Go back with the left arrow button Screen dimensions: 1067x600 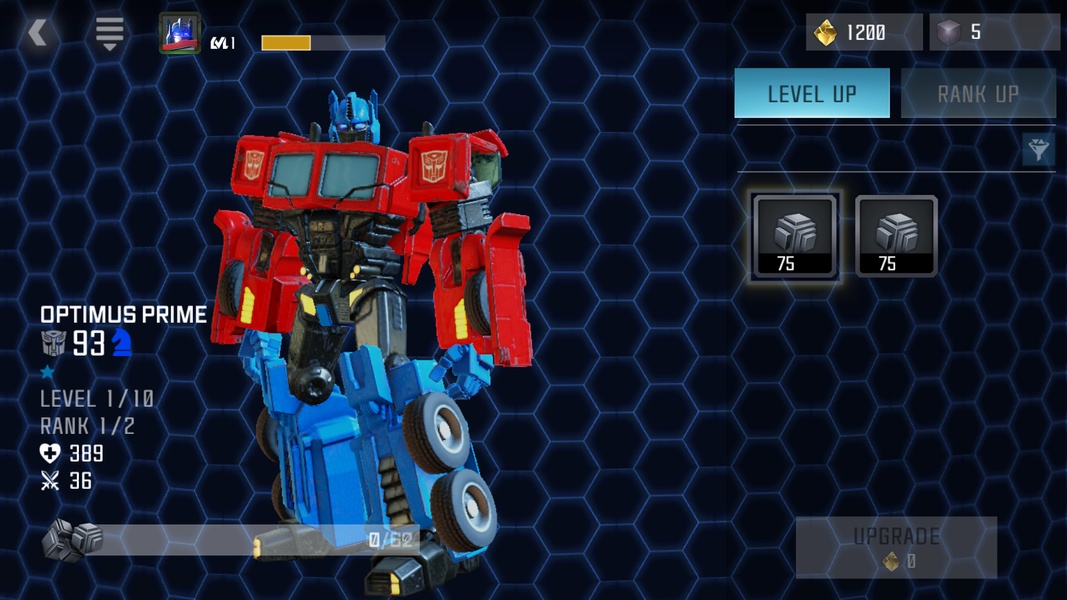pos(38,34)
